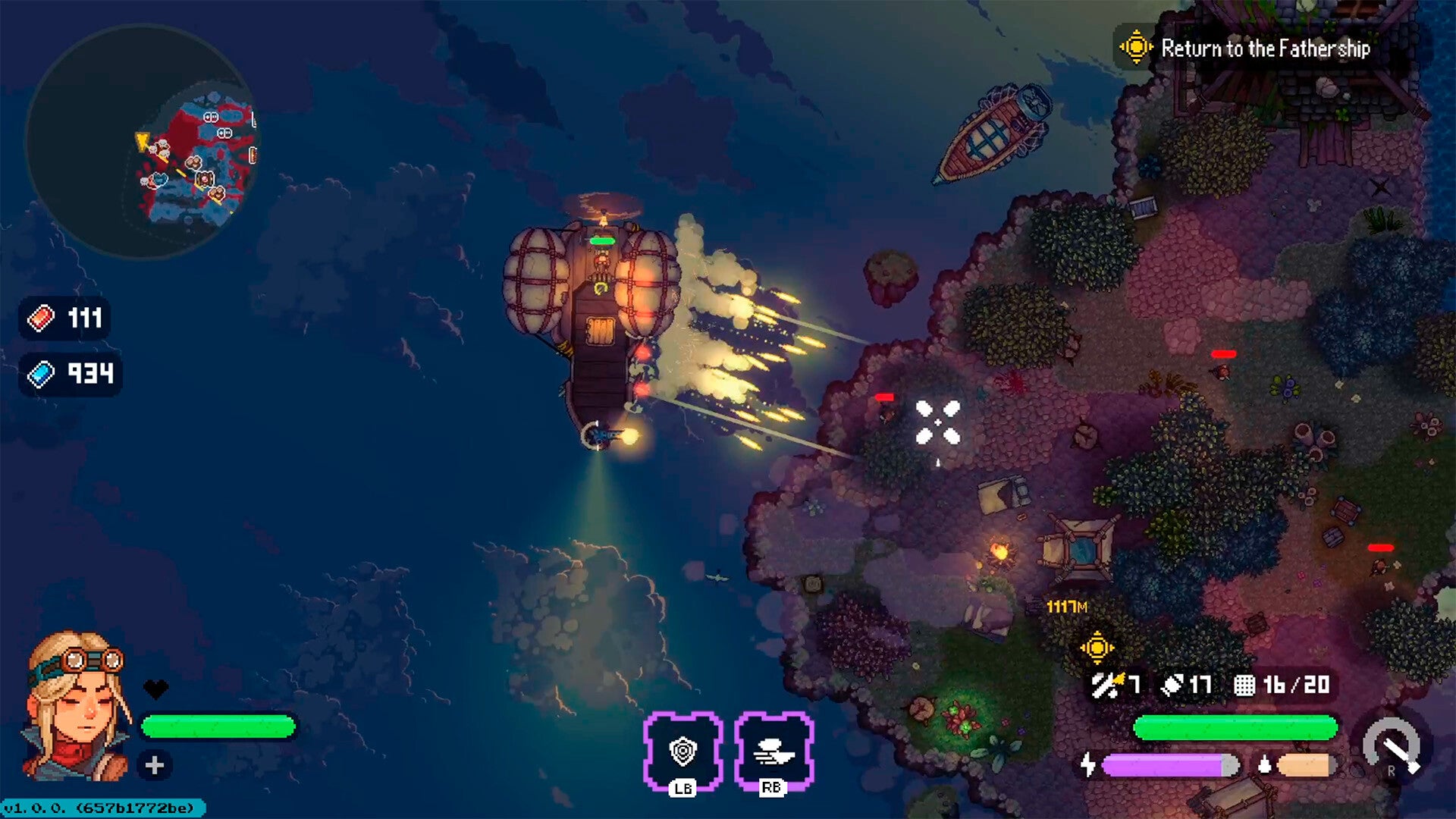Screen dimensions: 1456x819
Task: Select the Return to the Fathership objective
Action: pyautogui.click(x=1264, y=49)
